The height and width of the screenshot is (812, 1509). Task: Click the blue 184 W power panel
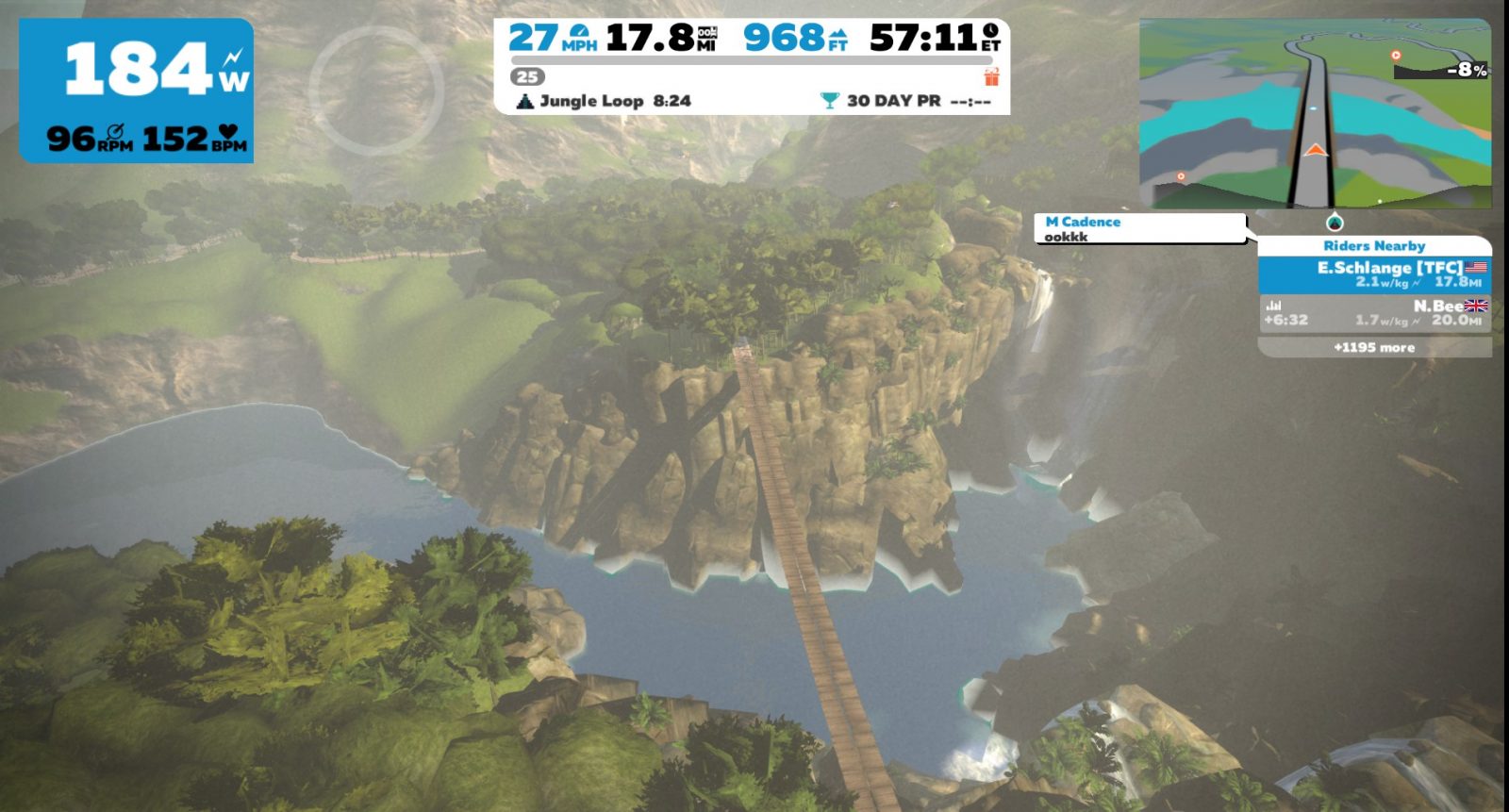(137, 91)
